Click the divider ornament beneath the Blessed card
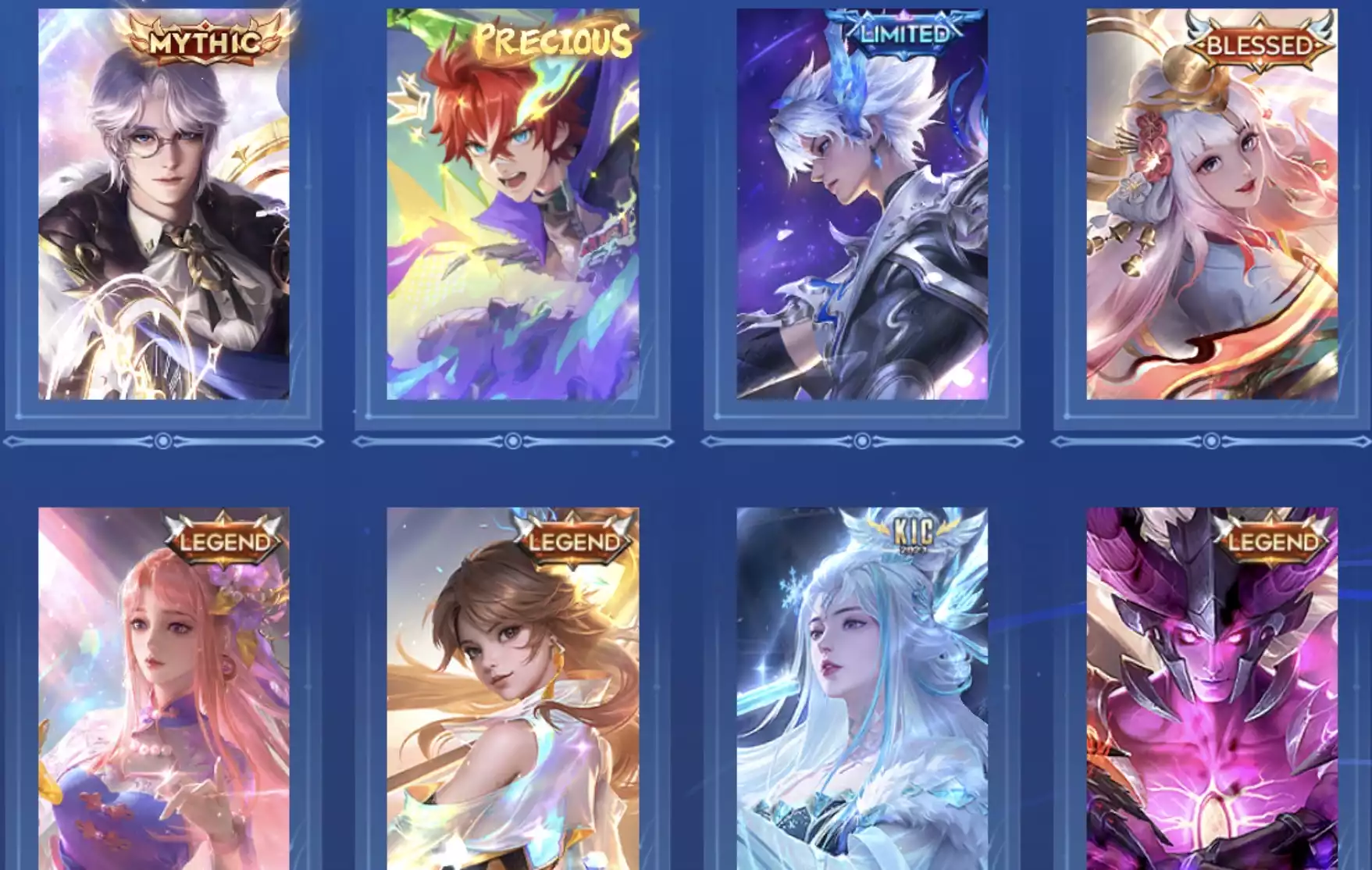Screen dimensions: 1372x870 tap(1212, 440)
